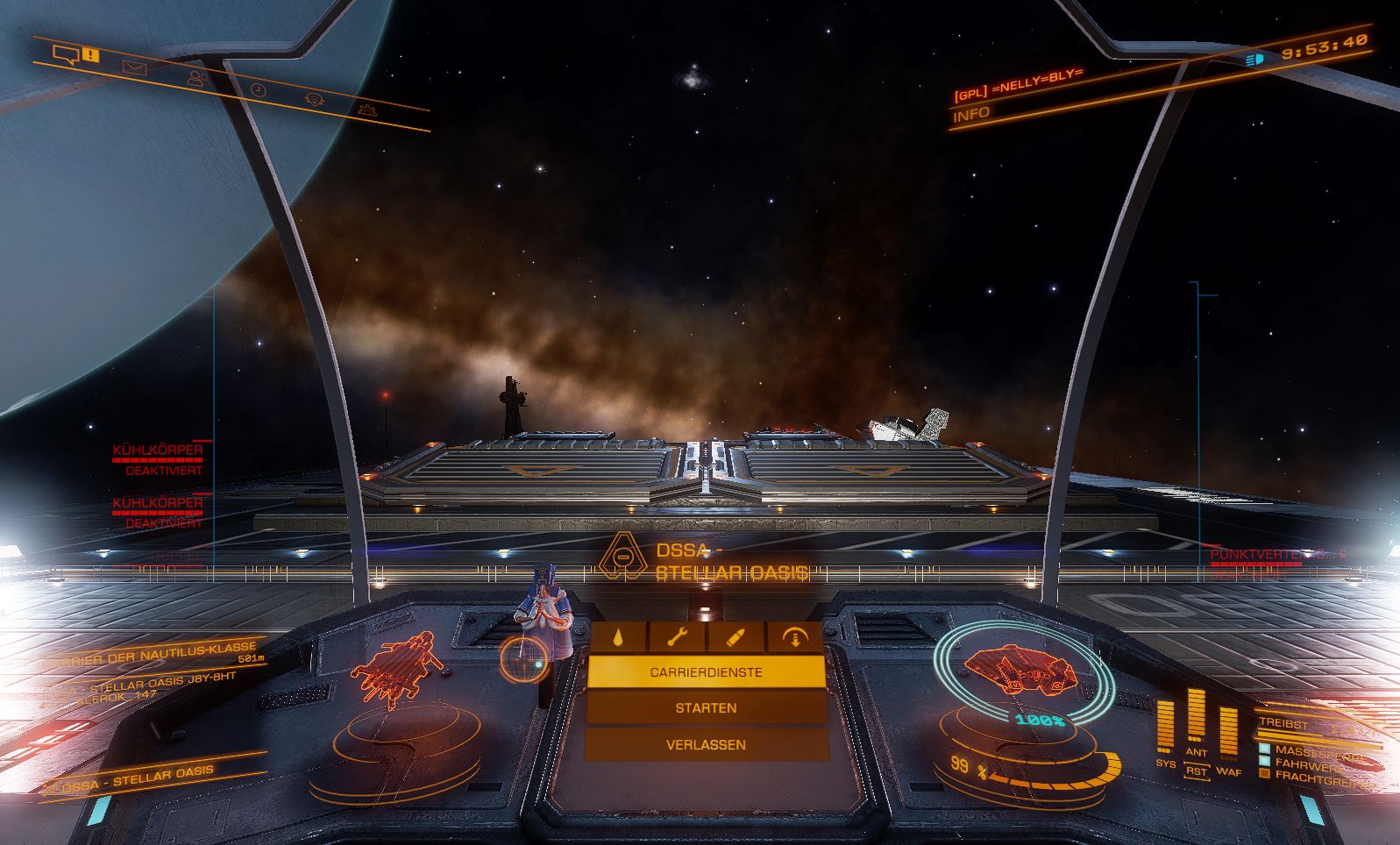Show the friends list tab
This screenshot has height=845, width=1400.
click(196, 78)
